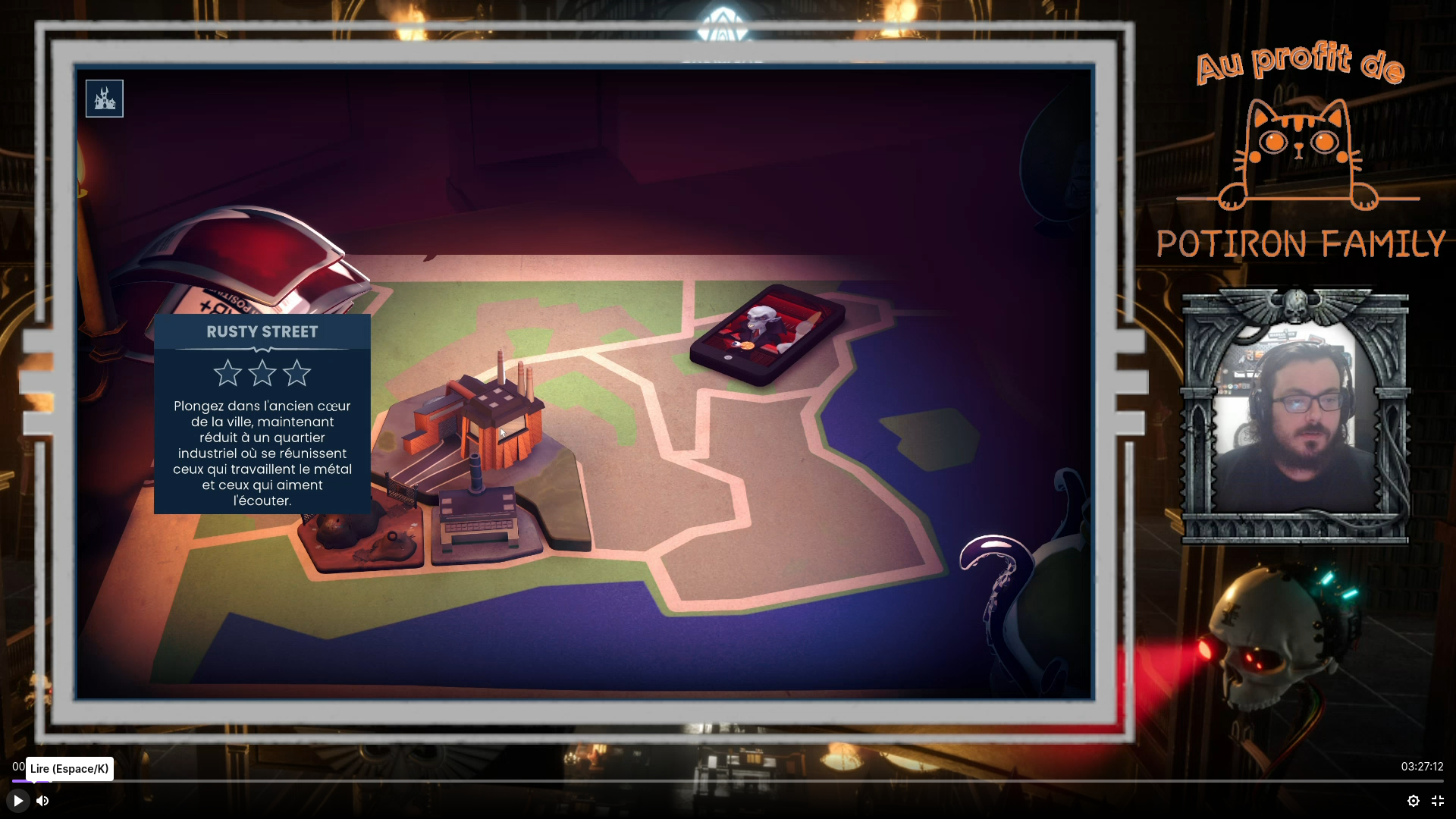Toggle the first star of Rusty Street's rating
The image size is (1456, 819).
pos(227,372)
